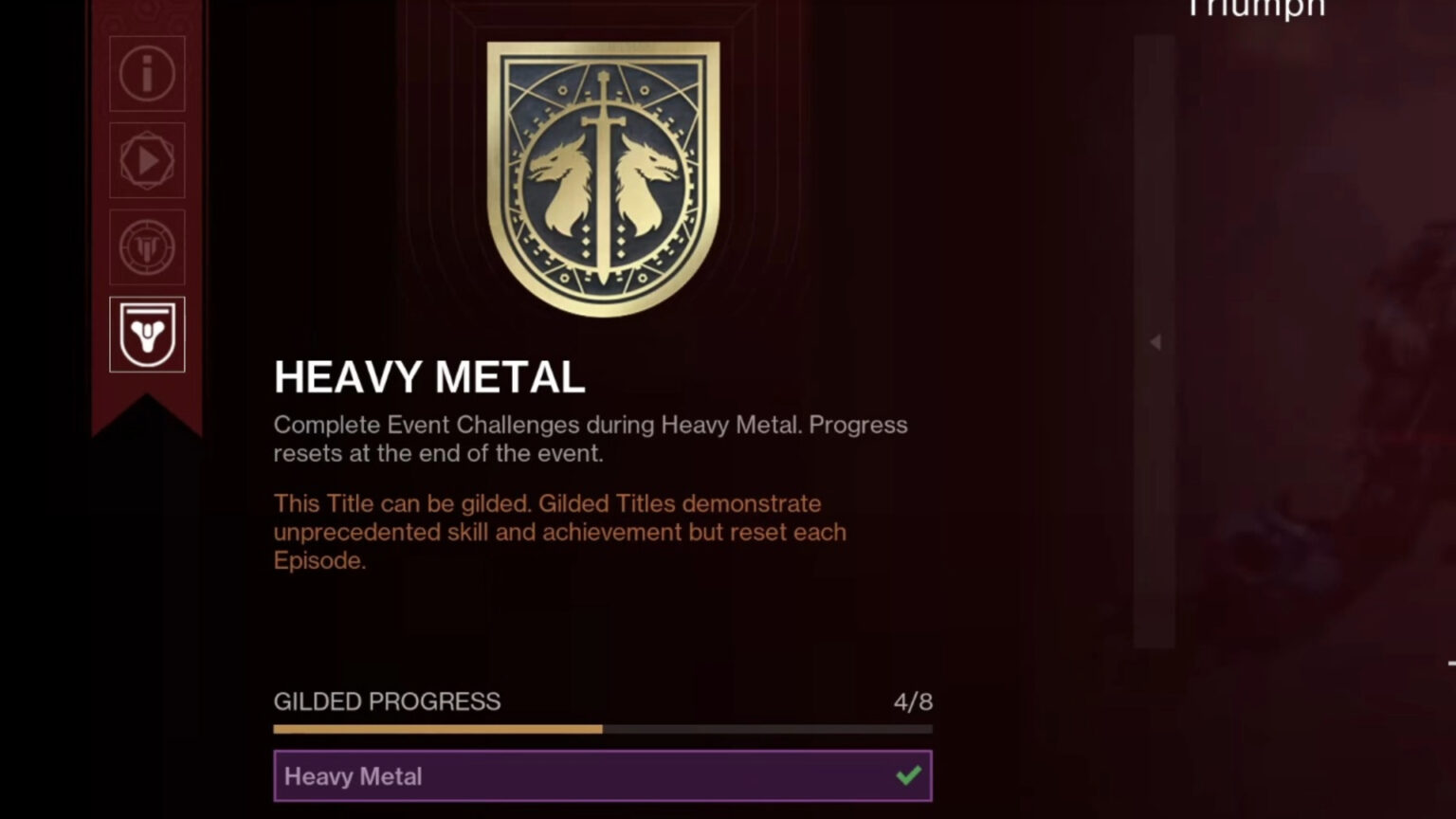
Task: Toggle the highlighted Tricorn sidebar tab
Action: [147, 334]
